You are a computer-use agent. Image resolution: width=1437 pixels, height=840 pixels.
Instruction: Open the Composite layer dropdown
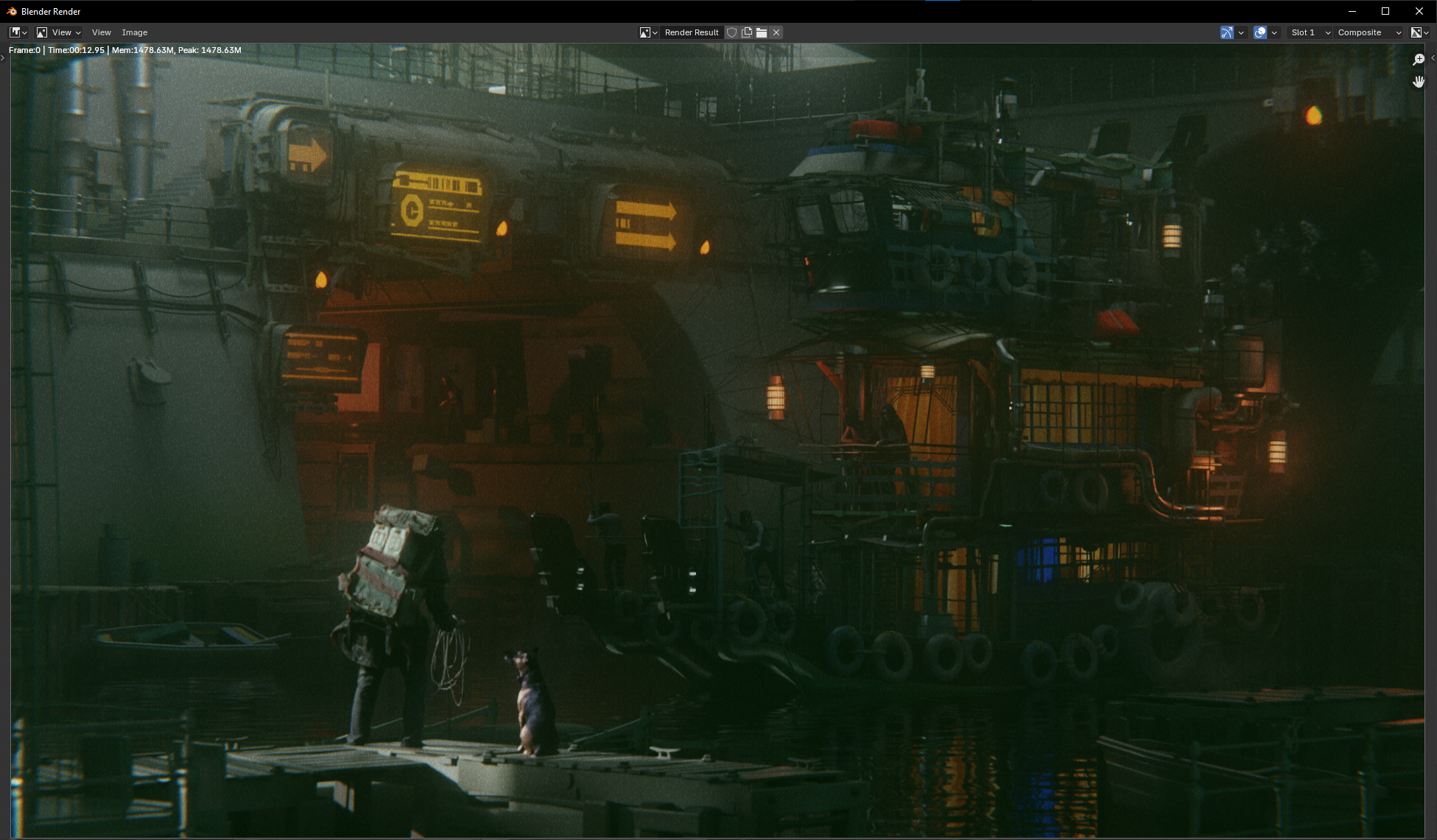[x=1369, y=32]
